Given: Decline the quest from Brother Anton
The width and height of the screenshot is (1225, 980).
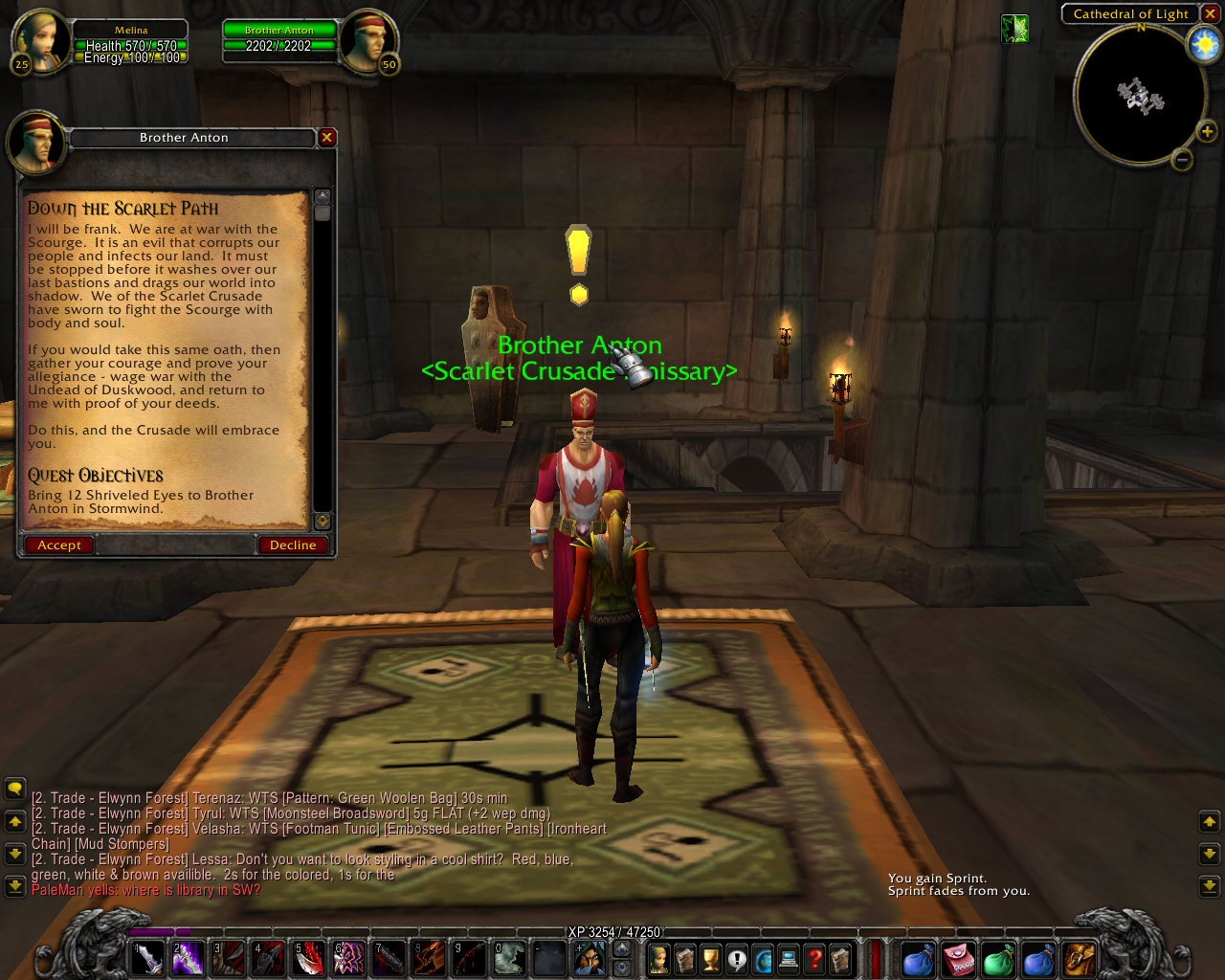Looking at the screenshot, I should coord(293,545).
